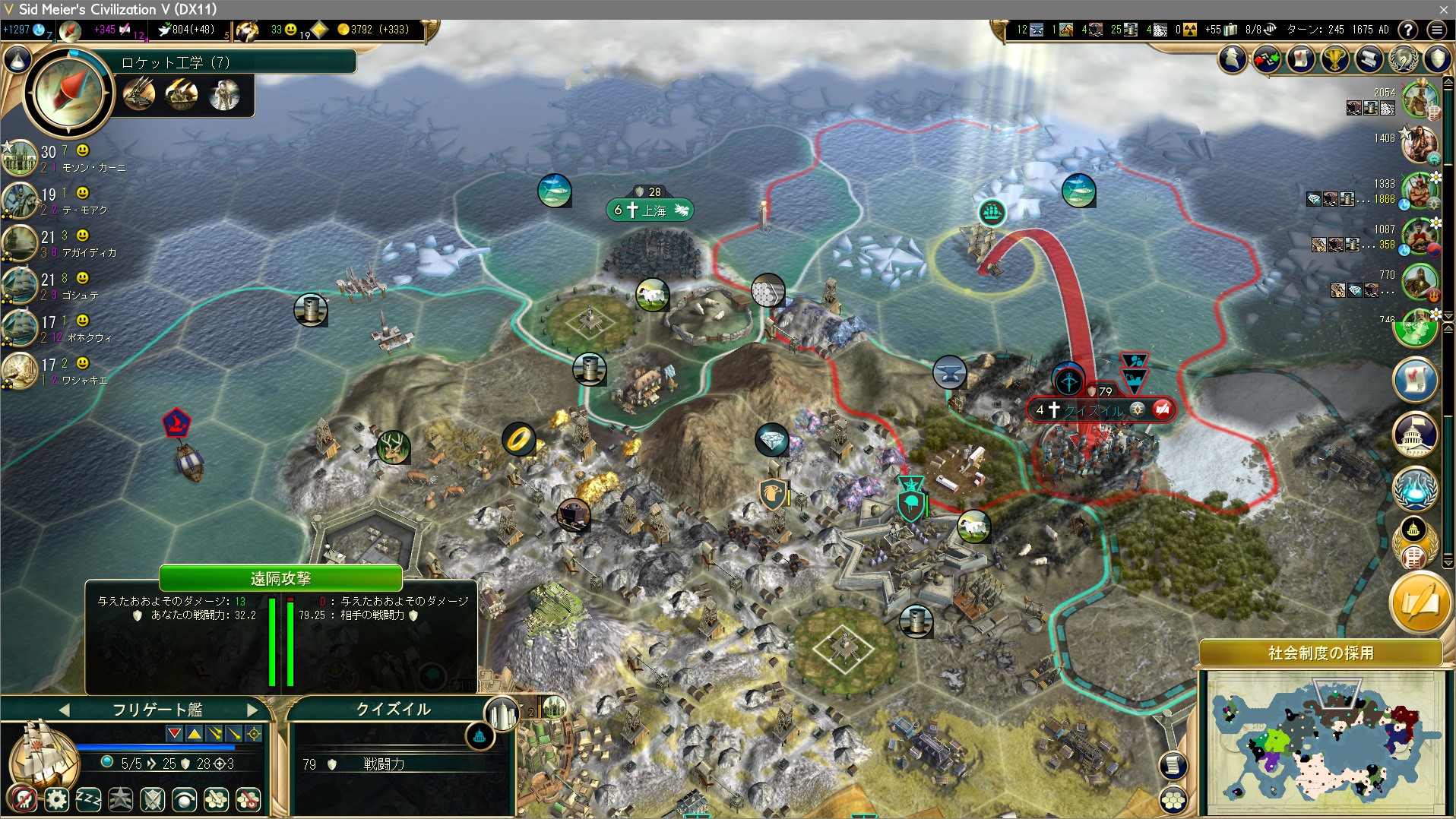Image resolution: width=1456 pixels, height=819 pixels.
Task: Toggle the hex grid map options
Action: point(1174,799)
